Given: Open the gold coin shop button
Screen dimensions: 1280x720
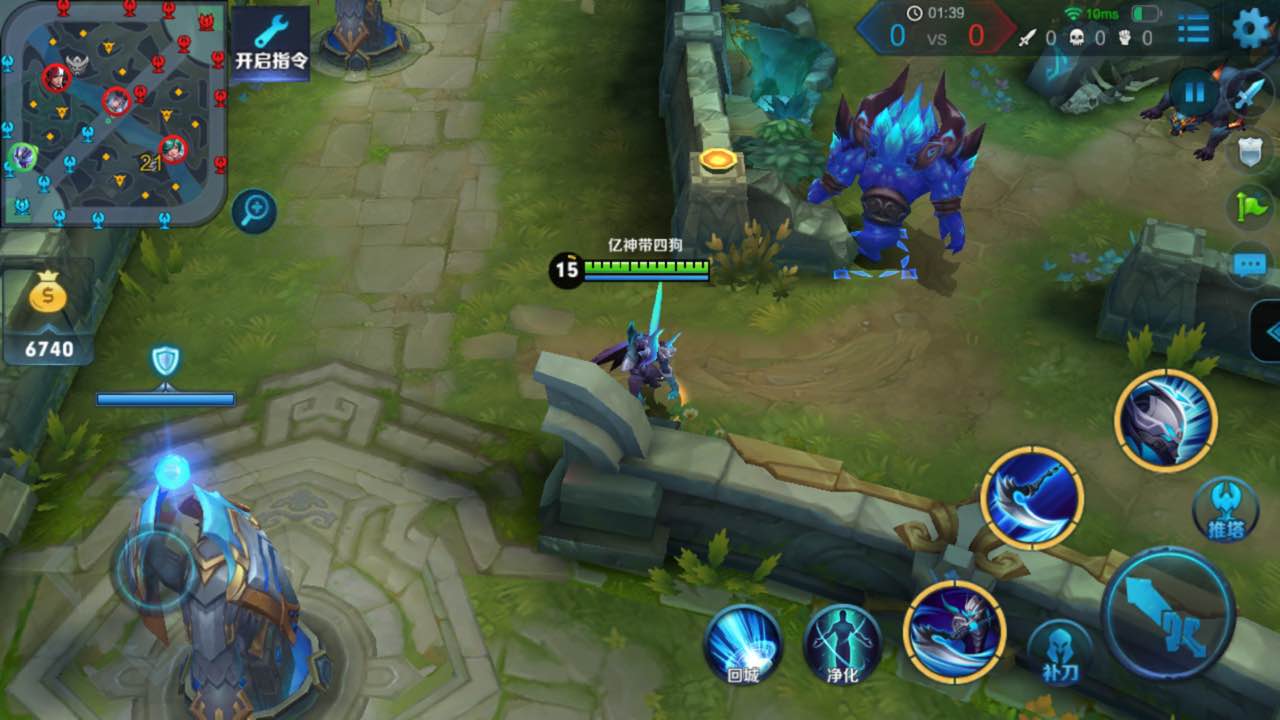Looking at the screenshot, I should (x=48, y=315).
